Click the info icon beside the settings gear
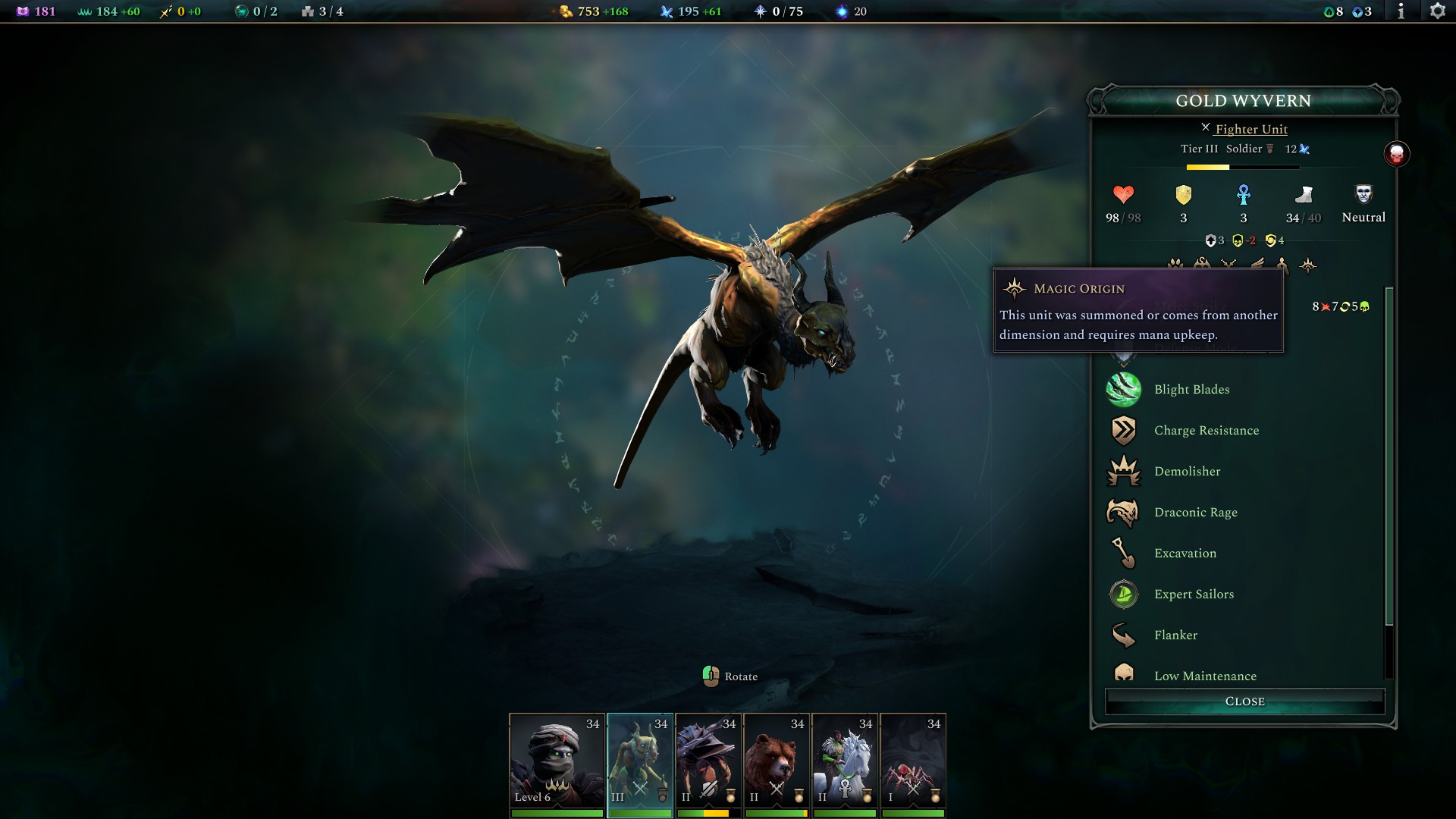The width and height of the screenshot is (1456, 819). (x=1401, y=11)
